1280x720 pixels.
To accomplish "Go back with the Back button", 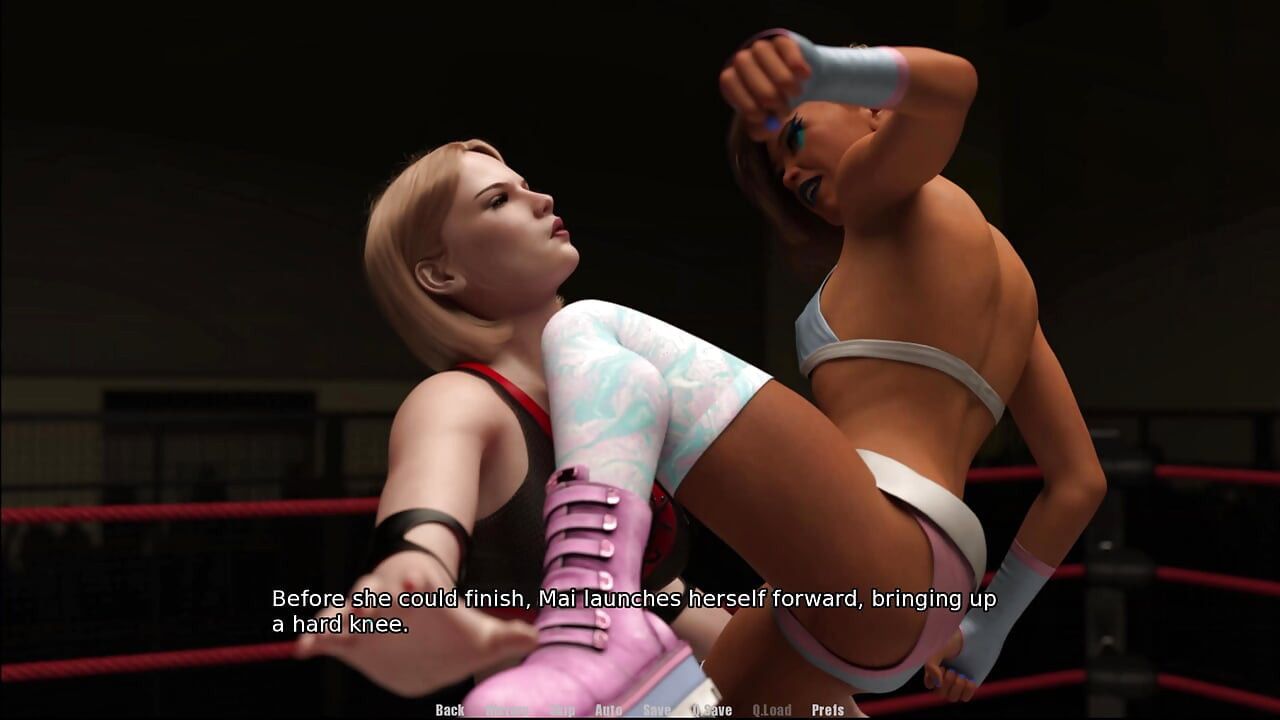I will (450, 710).
